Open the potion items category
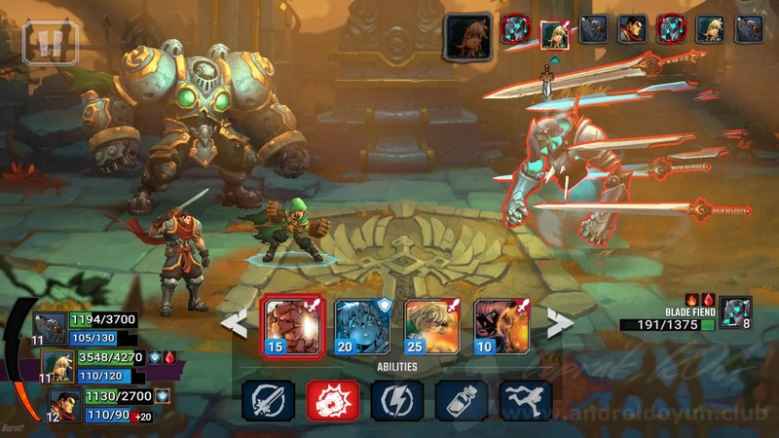Screen dimensions: 779x438 461,401
